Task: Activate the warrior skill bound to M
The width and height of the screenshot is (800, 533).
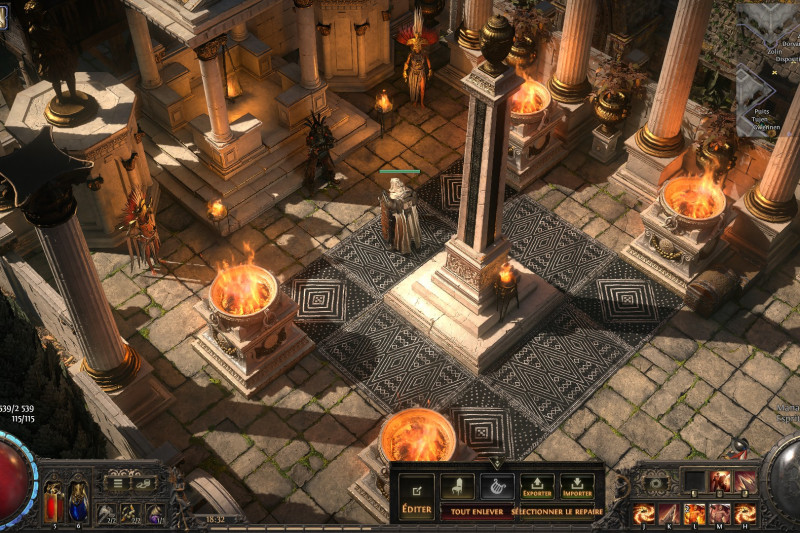Action: (719, 513)
